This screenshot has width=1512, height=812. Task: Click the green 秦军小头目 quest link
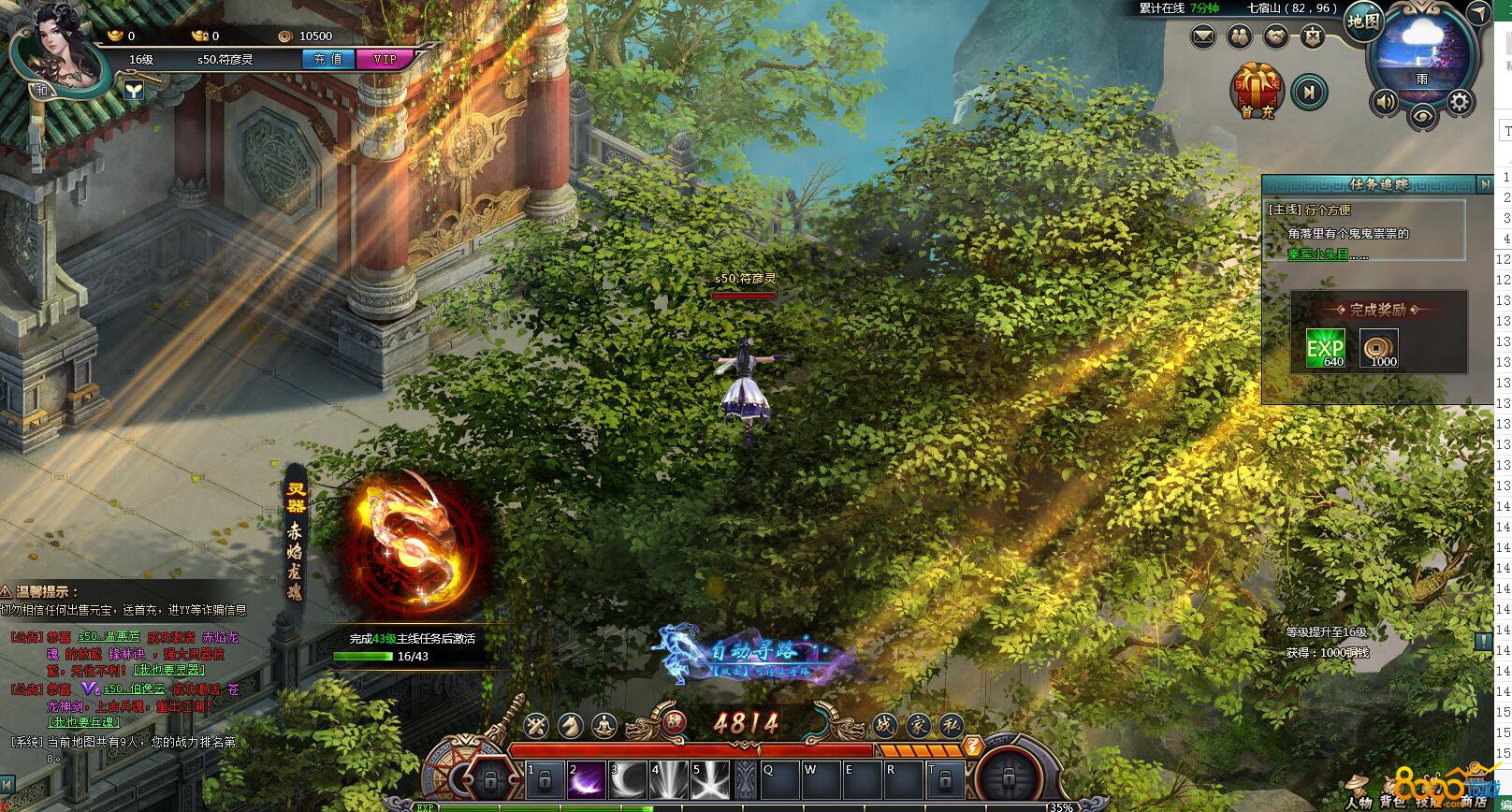(x=1317, y=254)
